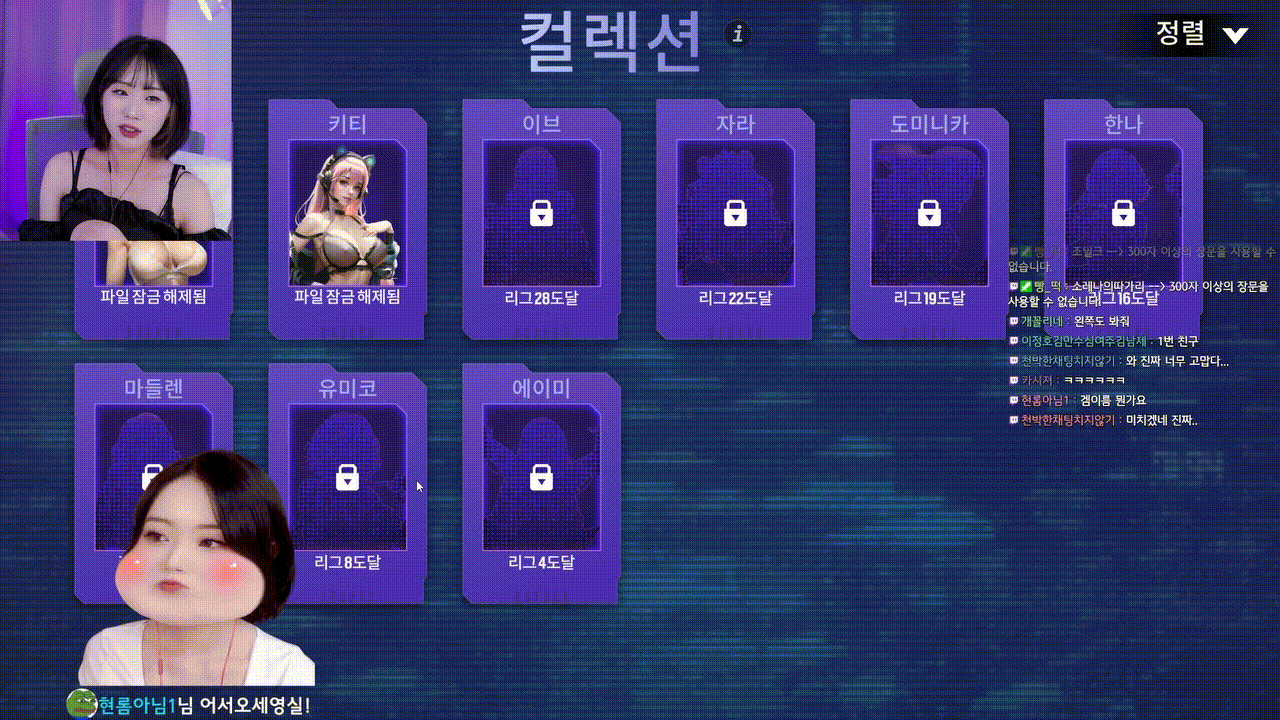Click the lock icon on the 한나 folder
The width and height of the screenshot is (1280, 720).
coord(1121,214)
